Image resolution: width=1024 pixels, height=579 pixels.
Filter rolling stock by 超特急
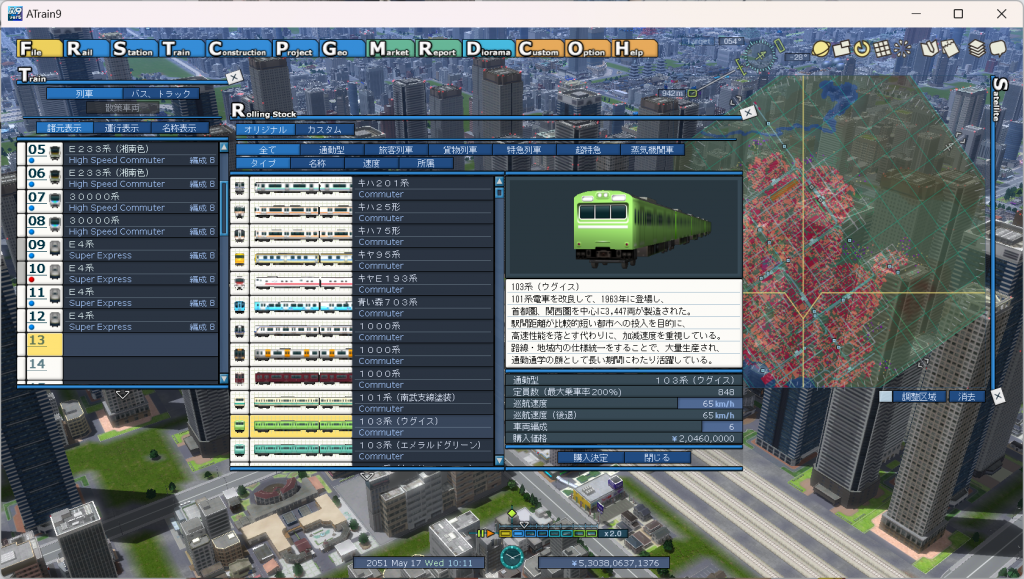click(x=588, y=150)
